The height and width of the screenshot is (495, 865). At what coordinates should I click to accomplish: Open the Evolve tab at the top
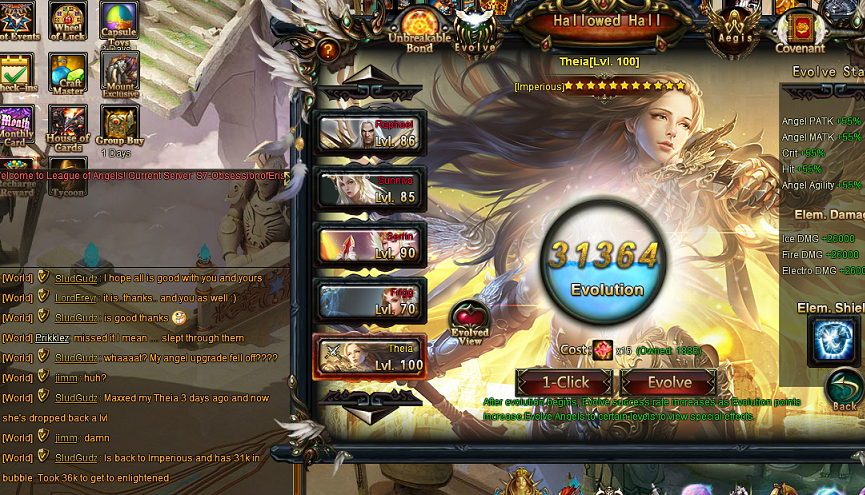pos(474,31)
